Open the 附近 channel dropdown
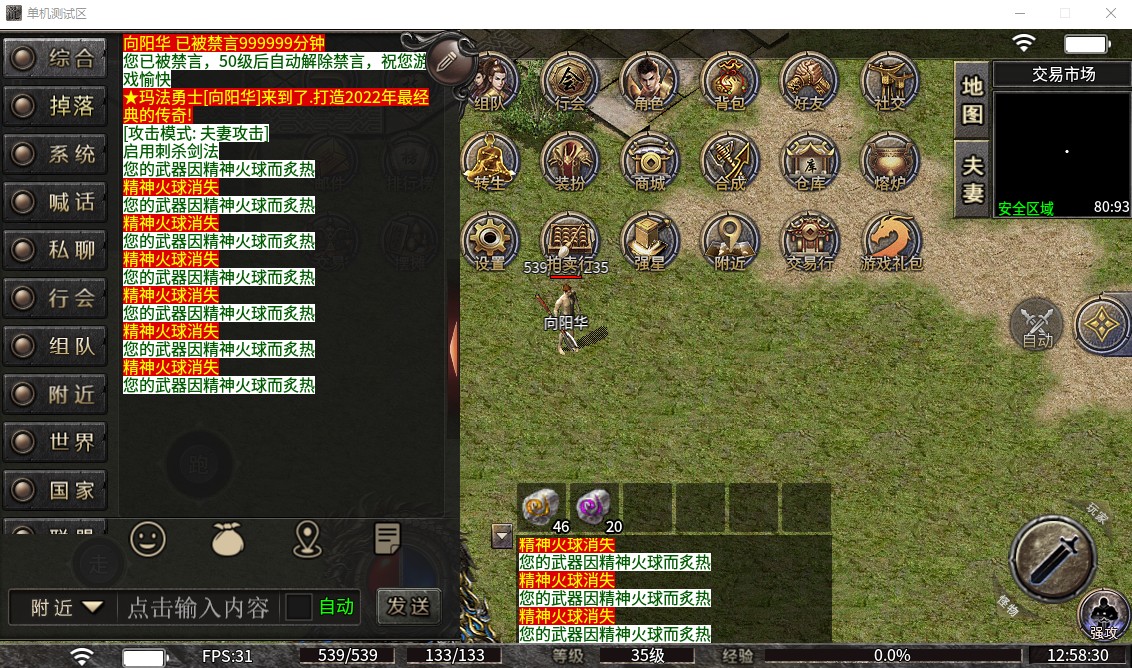This screenshot has height=668, width=1132. click(x=67, y=607)
